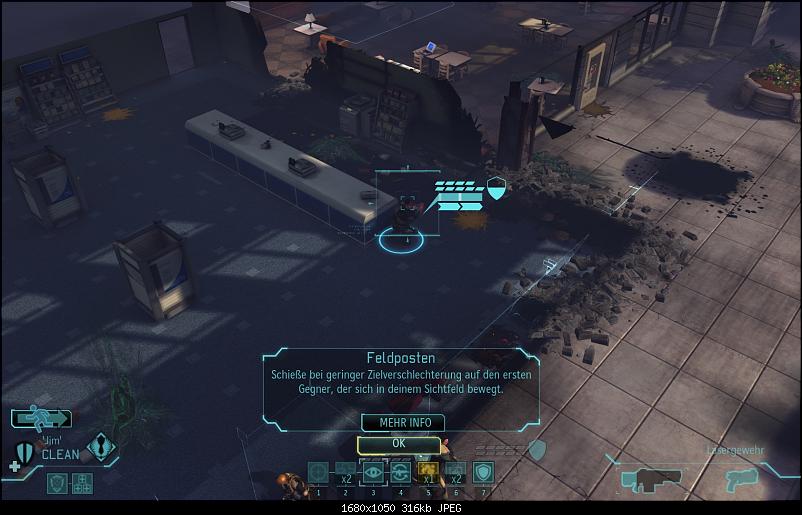
Task: Activate the shield hunker down ability
Action: click(483, 472)
